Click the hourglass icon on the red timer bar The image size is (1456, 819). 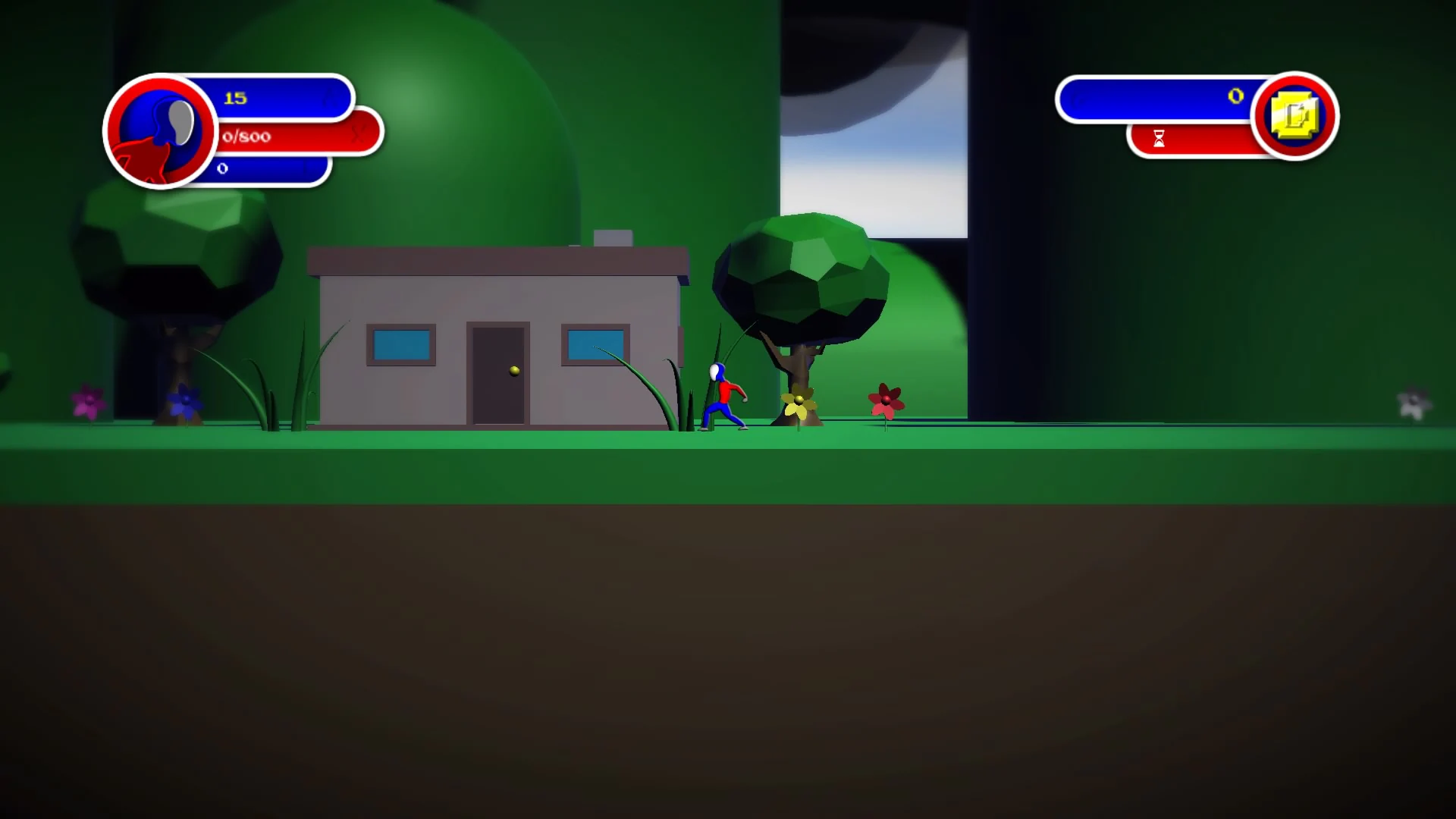1159,139
